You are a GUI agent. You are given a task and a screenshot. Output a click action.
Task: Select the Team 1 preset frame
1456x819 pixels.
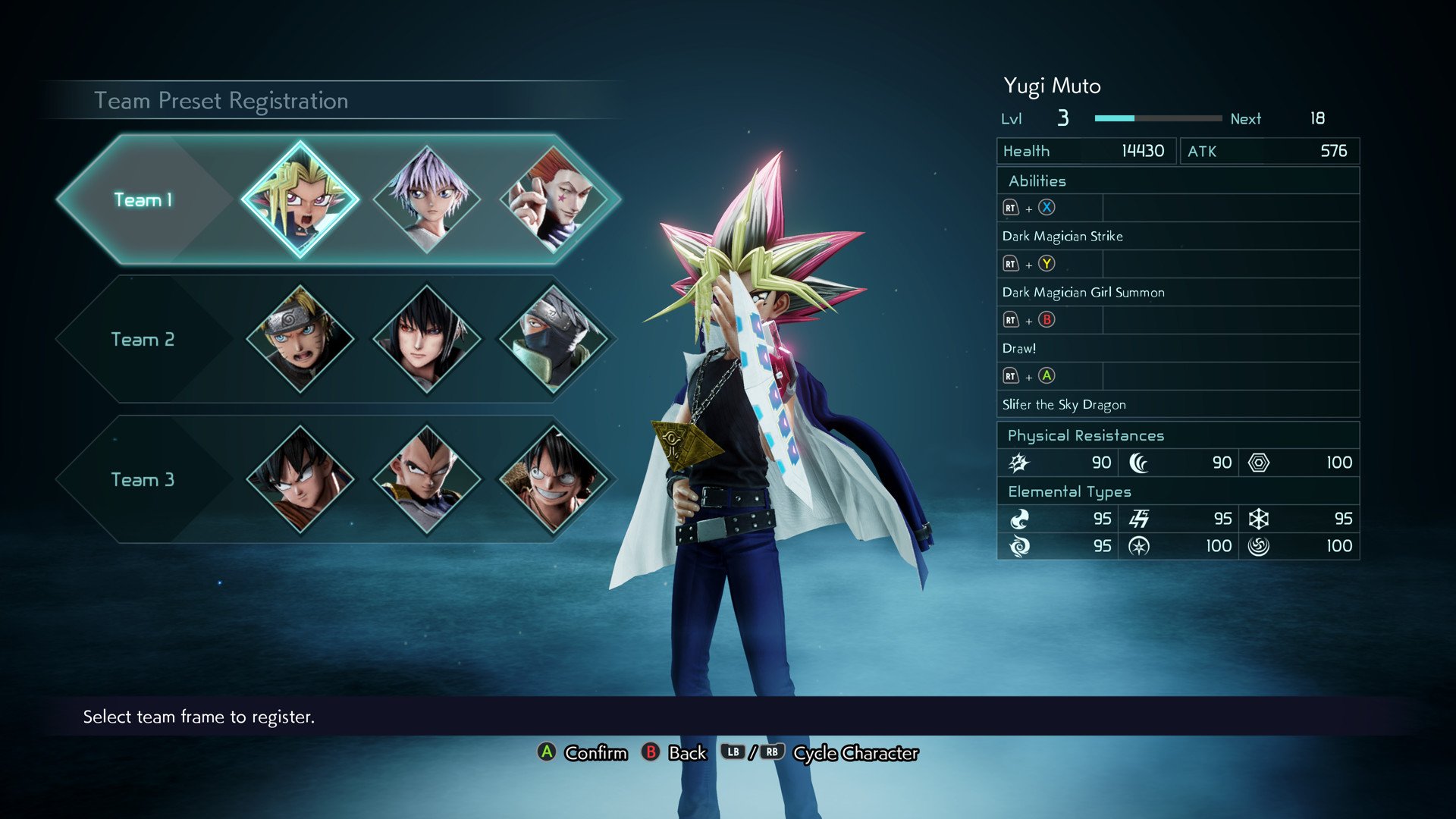click(143, 200)
